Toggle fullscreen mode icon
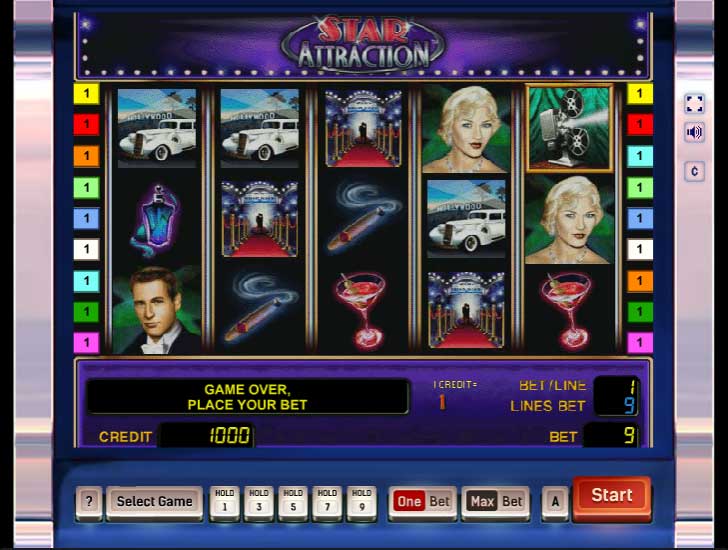Image resolution: width=728 pixels, height=550 pixels. click(x=694, y=104)
